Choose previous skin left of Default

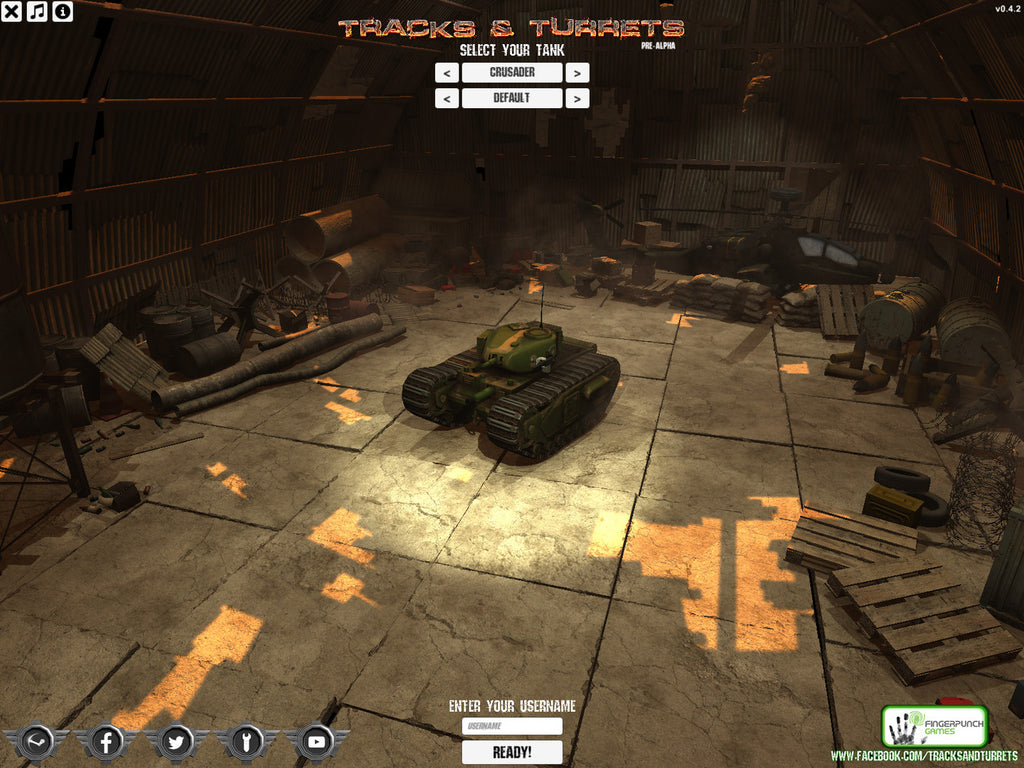click(x=447, y=98)
